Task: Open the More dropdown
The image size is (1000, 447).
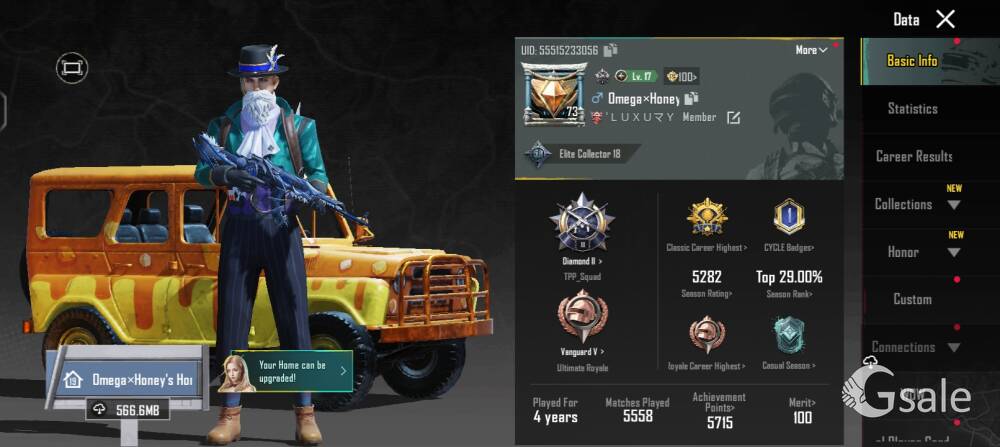Action: point(811,50)
